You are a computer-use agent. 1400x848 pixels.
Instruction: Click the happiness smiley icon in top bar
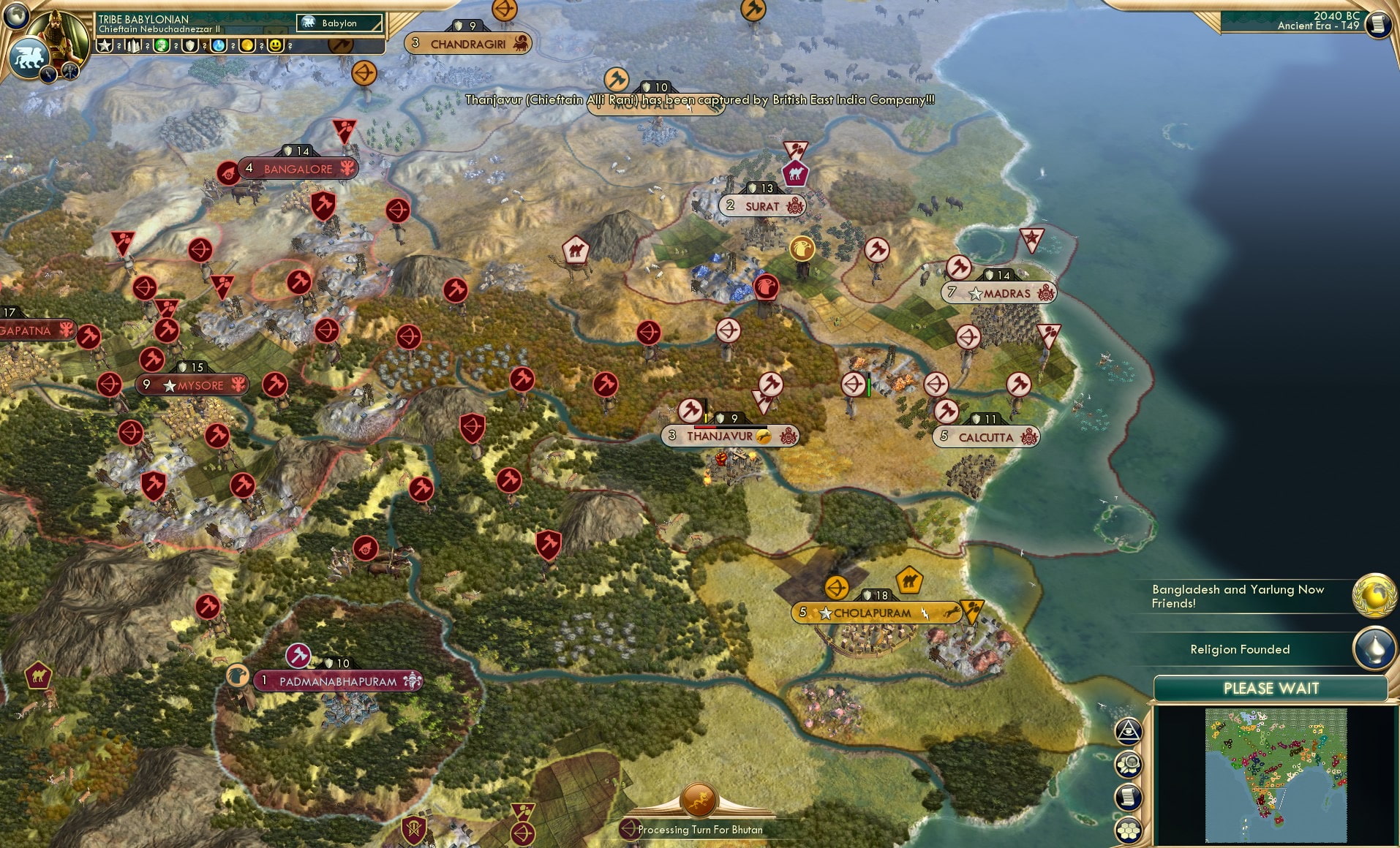click(x=276, y=45)
